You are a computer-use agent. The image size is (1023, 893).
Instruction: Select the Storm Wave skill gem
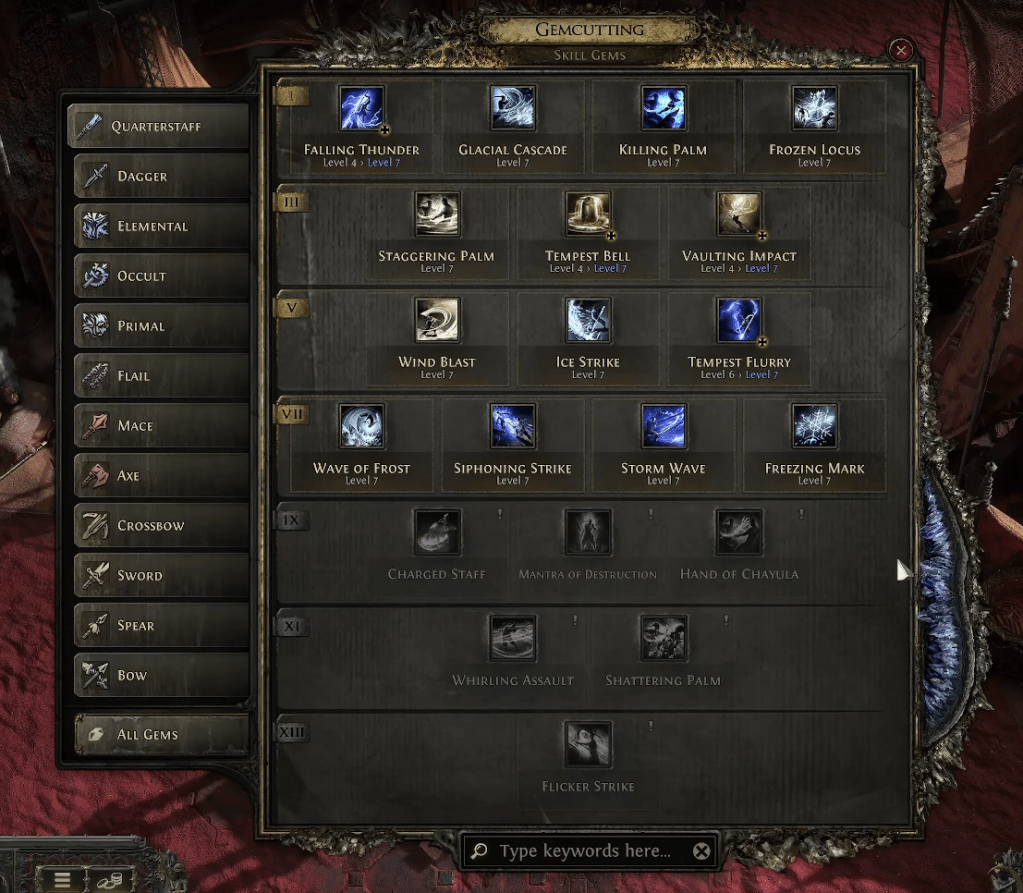coord(663,426)
